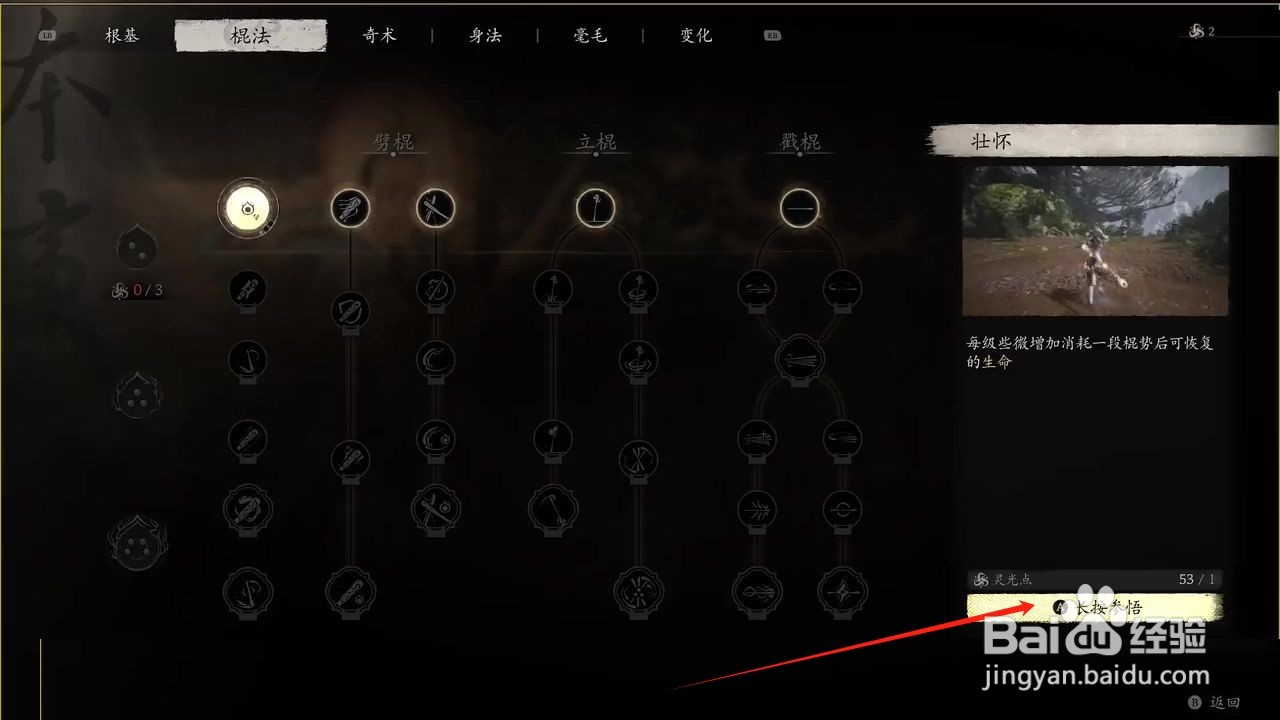This screenshot has height=720, width=1280.
Task: Select the top skill icon in the 劈棍 branch
Action: coord(350,208)
